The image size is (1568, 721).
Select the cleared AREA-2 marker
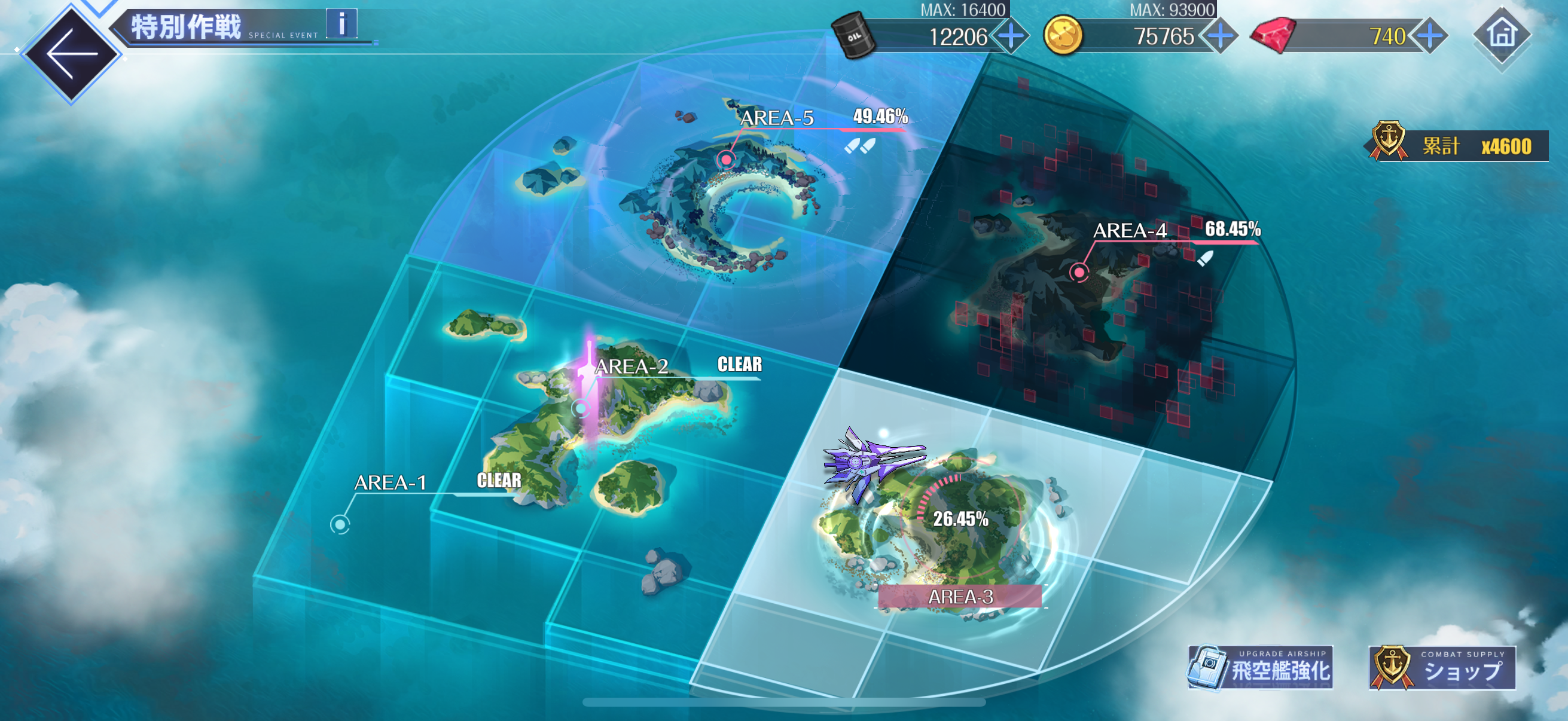[582, 408]
